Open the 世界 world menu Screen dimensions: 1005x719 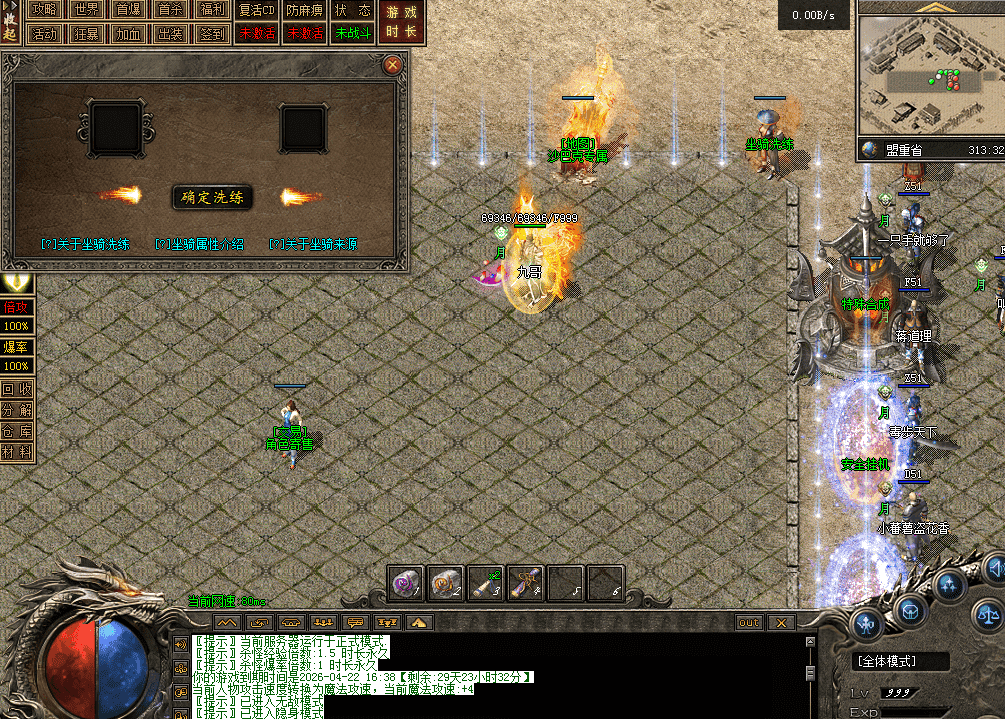click(x=86, y=10)
